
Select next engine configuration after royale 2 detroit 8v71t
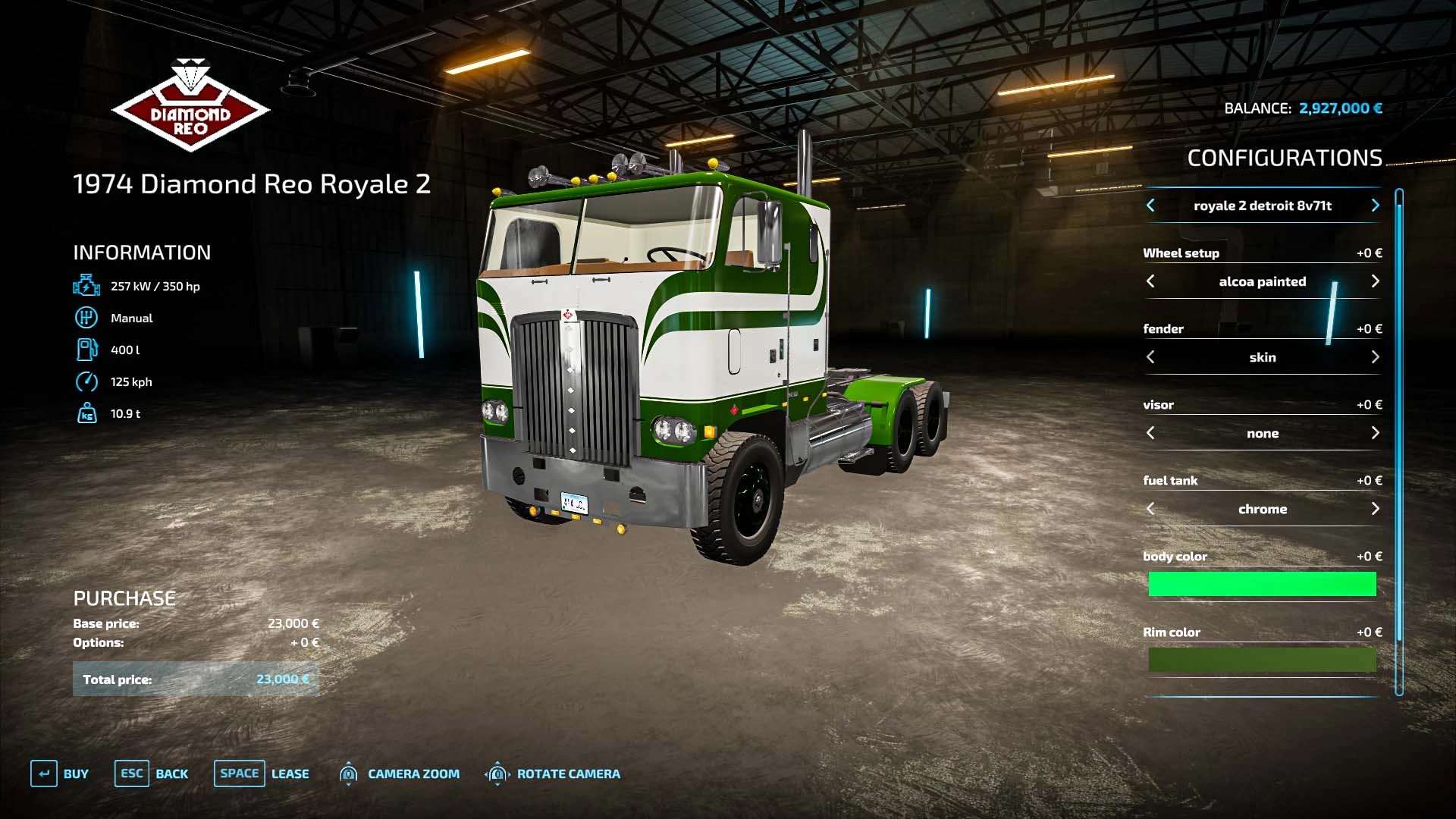click(1375, 206)
